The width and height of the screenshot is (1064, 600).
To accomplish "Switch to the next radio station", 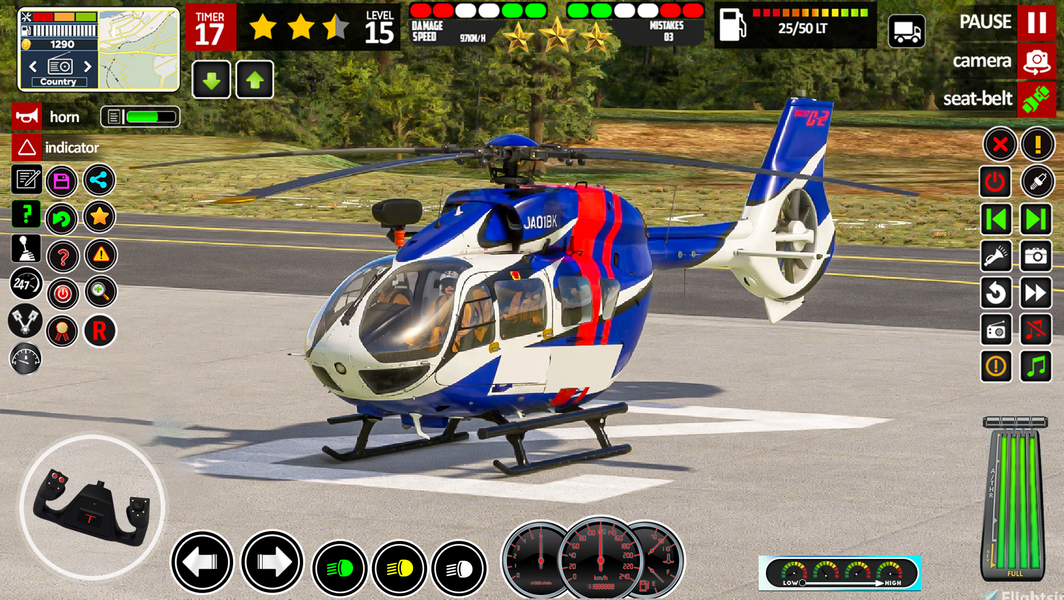I will (x=1036, y=219).
